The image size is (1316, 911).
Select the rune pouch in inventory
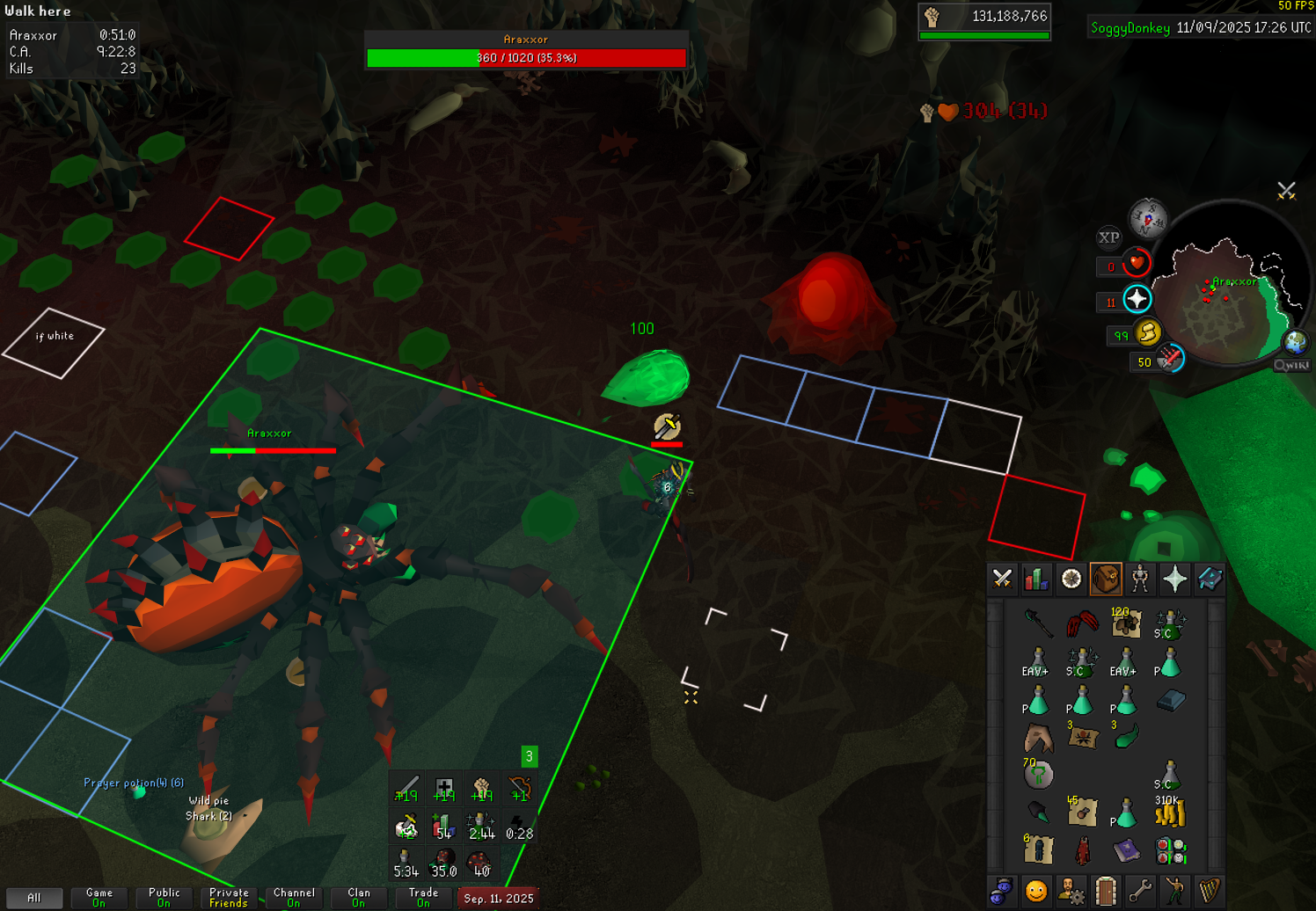coord(1171,851)
